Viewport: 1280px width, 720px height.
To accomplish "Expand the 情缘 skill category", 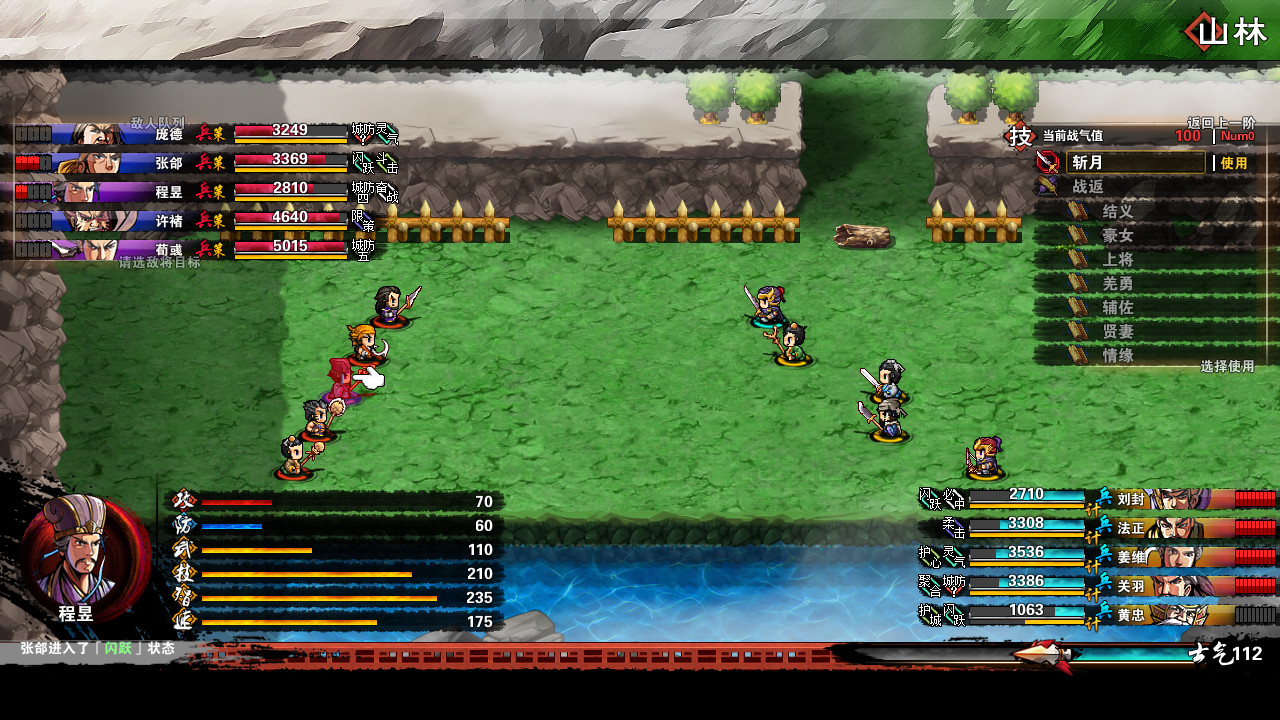I will pyautogui.click(x=1117, y=353).
